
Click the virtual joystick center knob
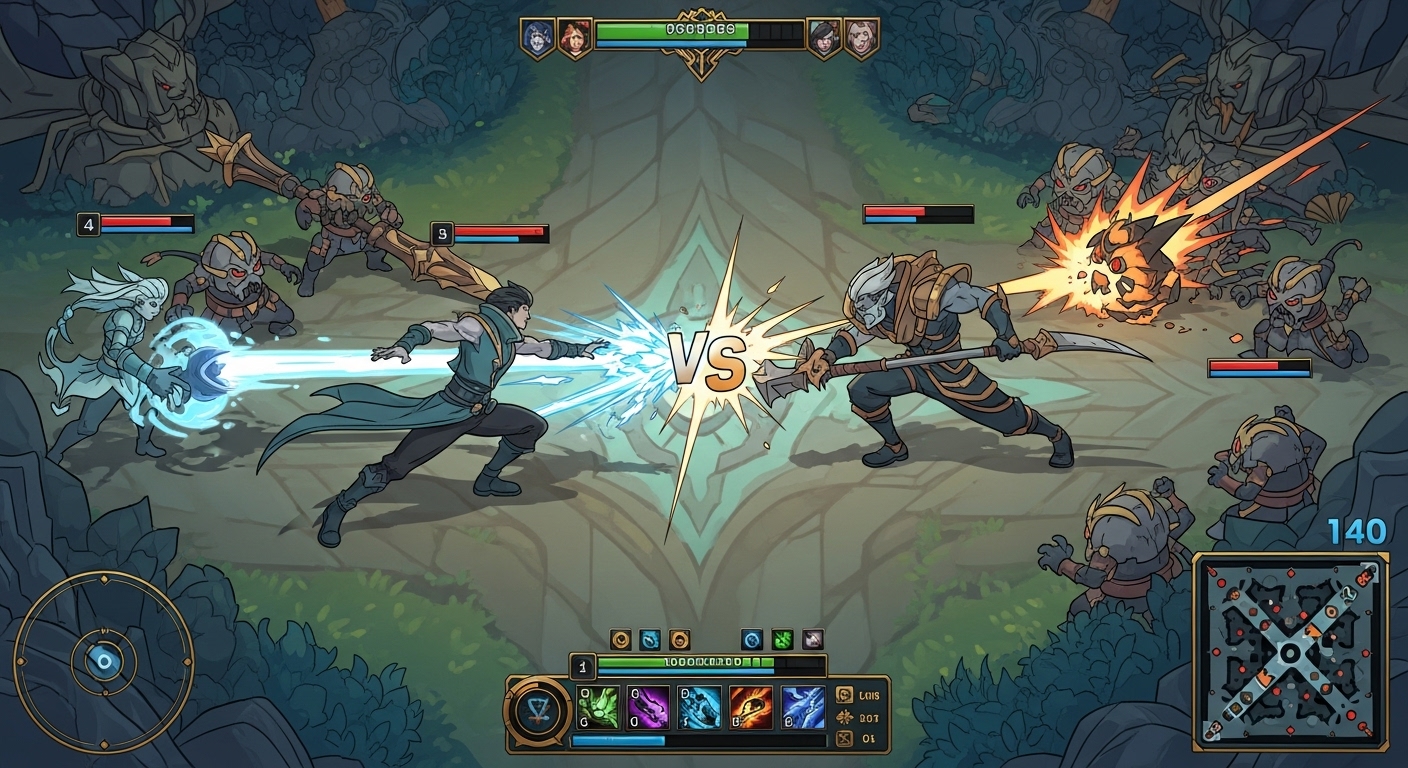pos(104,660)
